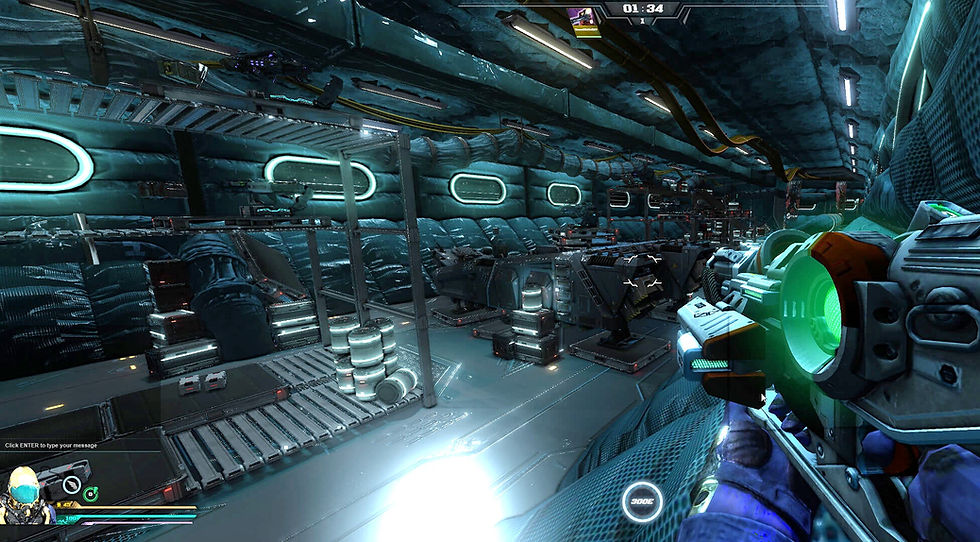Select the helmeted player character portrait

25,497
